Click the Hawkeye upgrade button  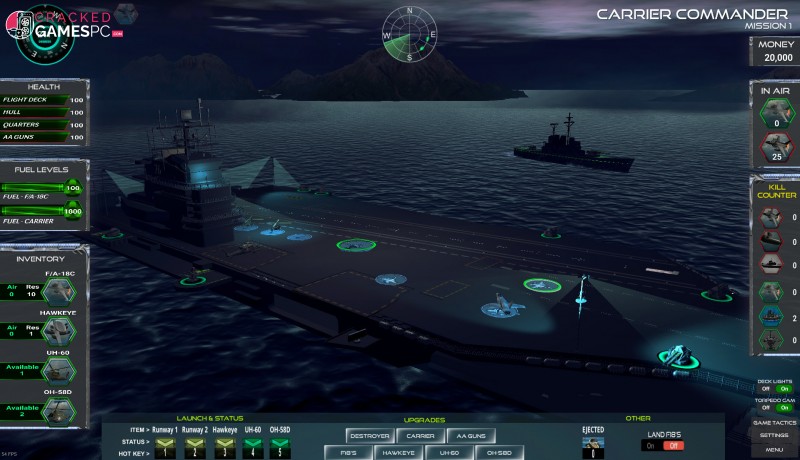tap(399, 452)
